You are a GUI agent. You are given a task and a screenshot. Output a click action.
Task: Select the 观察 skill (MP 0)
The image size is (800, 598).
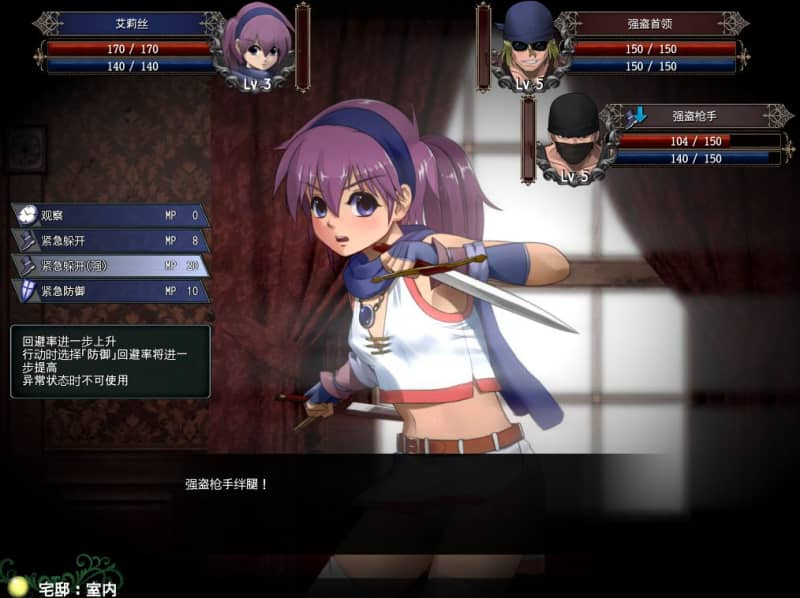110,215
